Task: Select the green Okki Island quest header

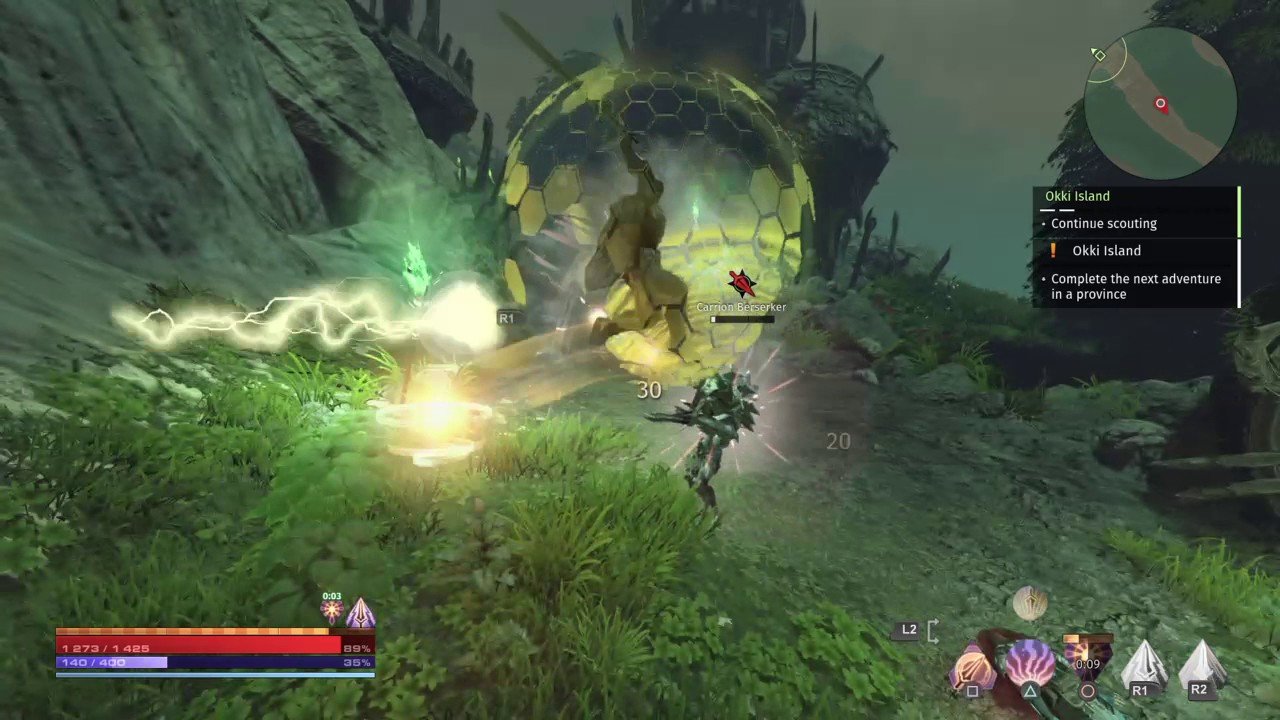Action: [1077, 196]
